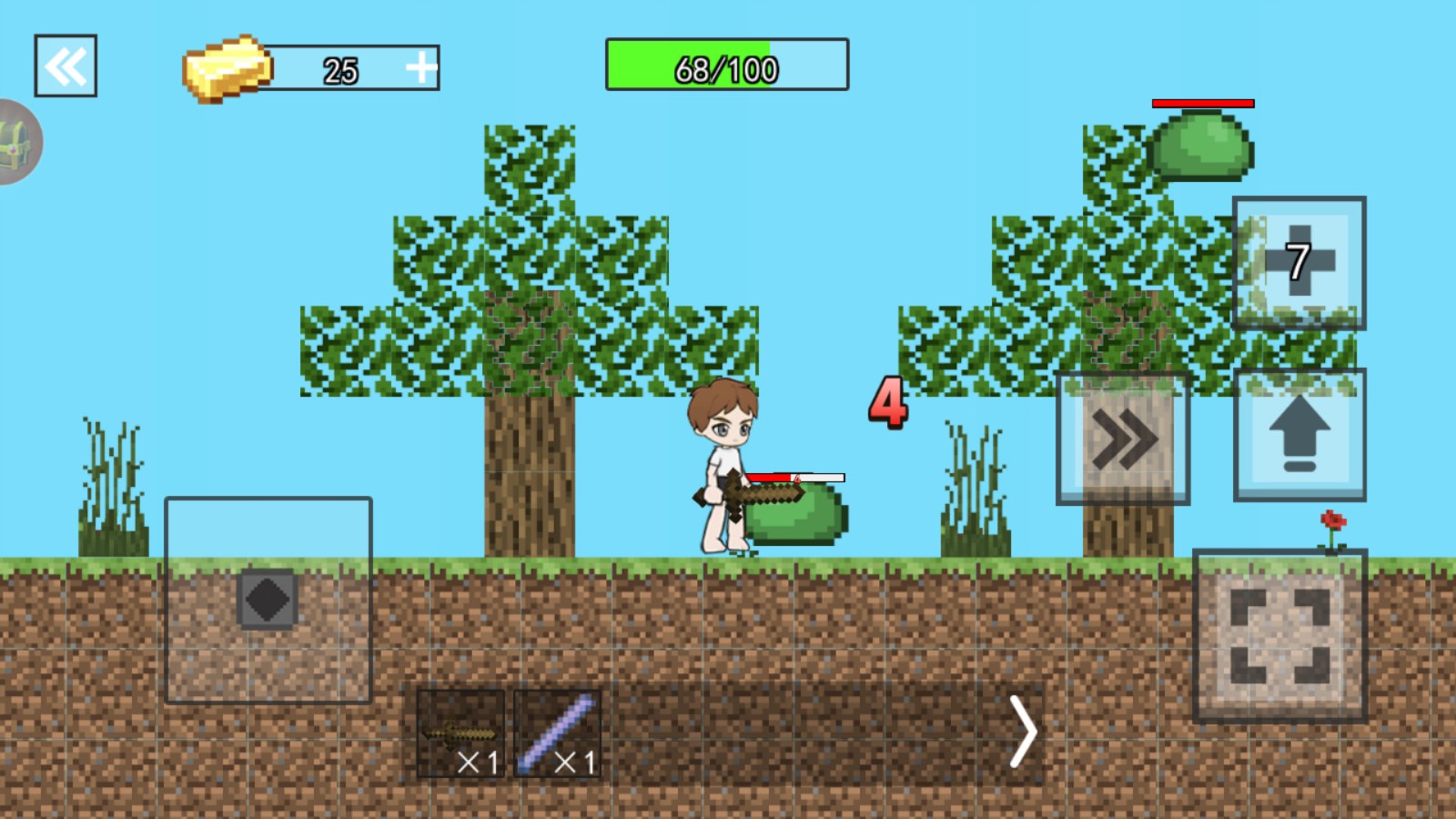Tap the up-arrow jump button
The width and height of the screenshot is (1456, 819).
tap(1299, 435)
